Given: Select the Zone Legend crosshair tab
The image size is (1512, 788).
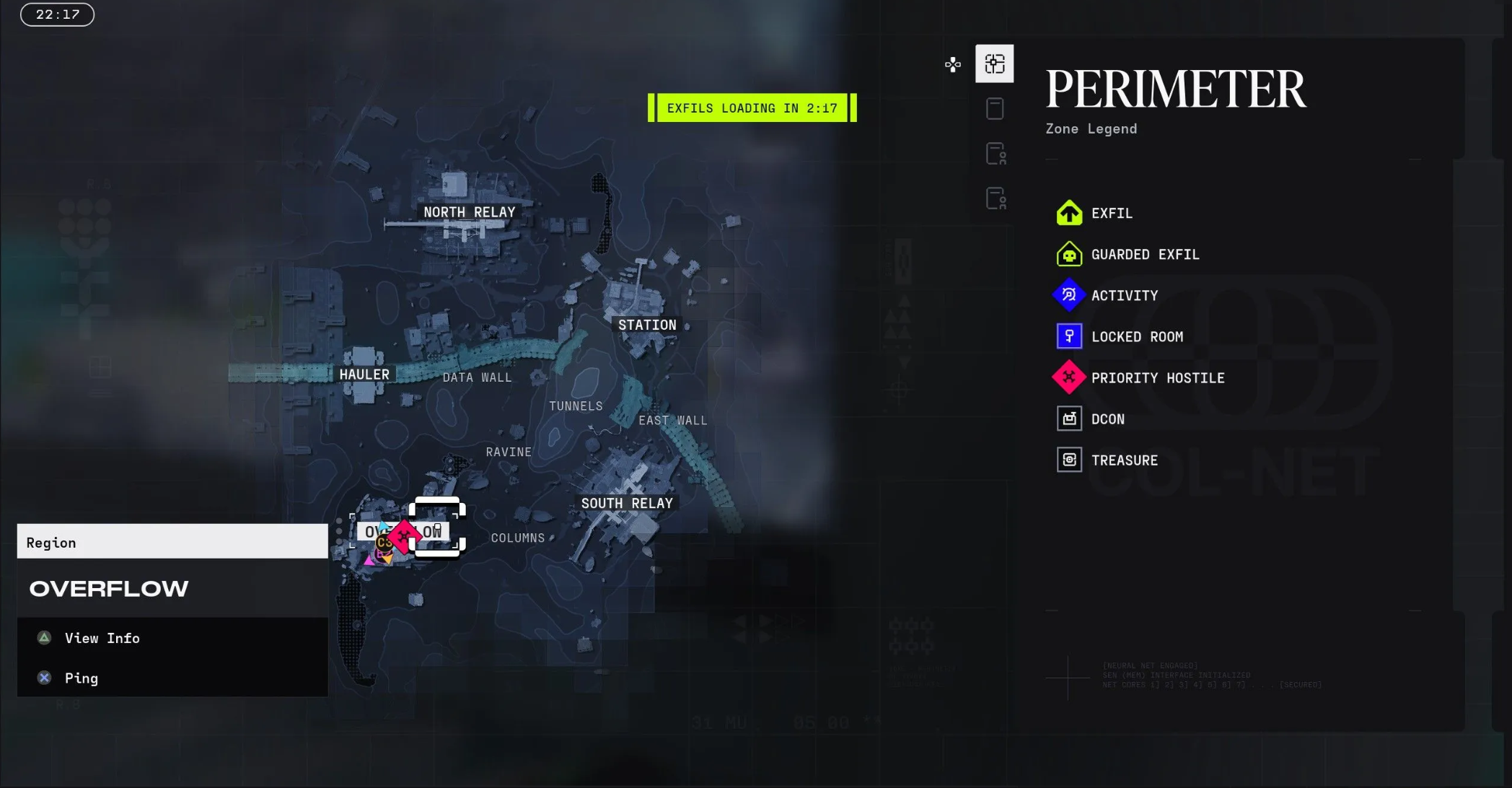Looking at the screenshot, I should tap(994, 64).
